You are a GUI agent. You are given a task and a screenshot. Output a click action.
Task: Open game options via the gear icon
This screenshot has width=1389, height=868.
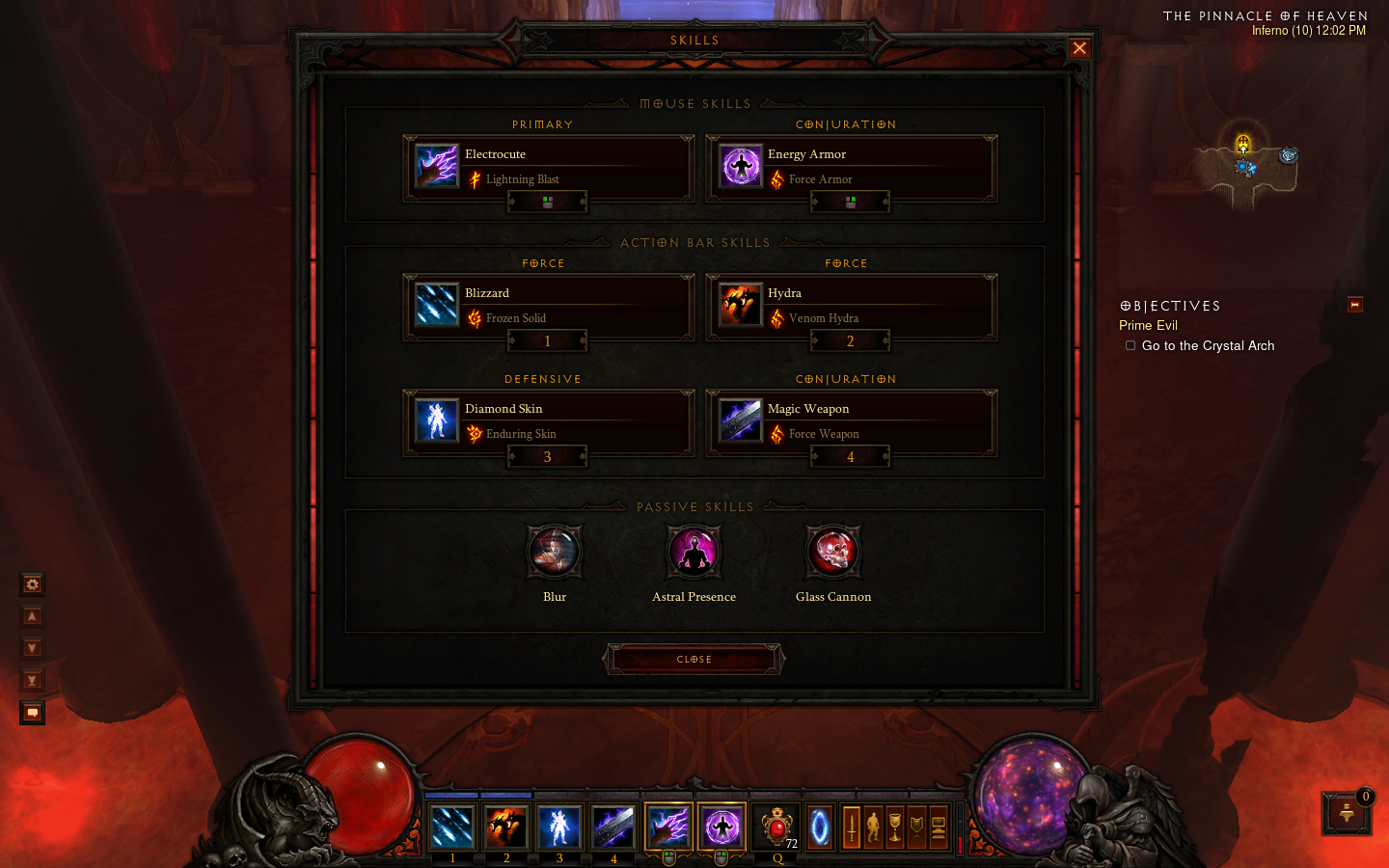32,584
